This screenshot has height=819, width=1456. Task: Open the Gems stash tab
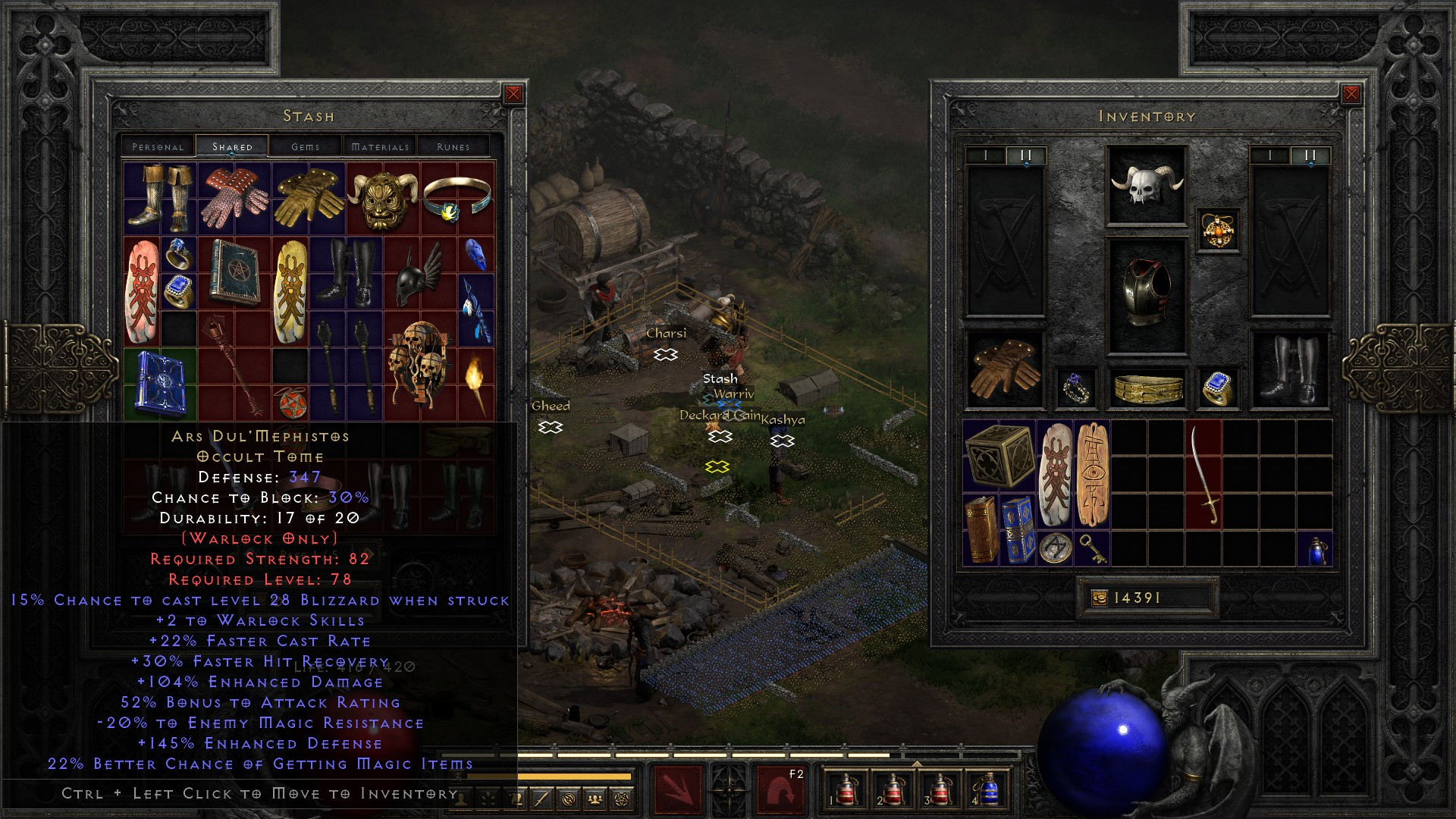[306, 146]
